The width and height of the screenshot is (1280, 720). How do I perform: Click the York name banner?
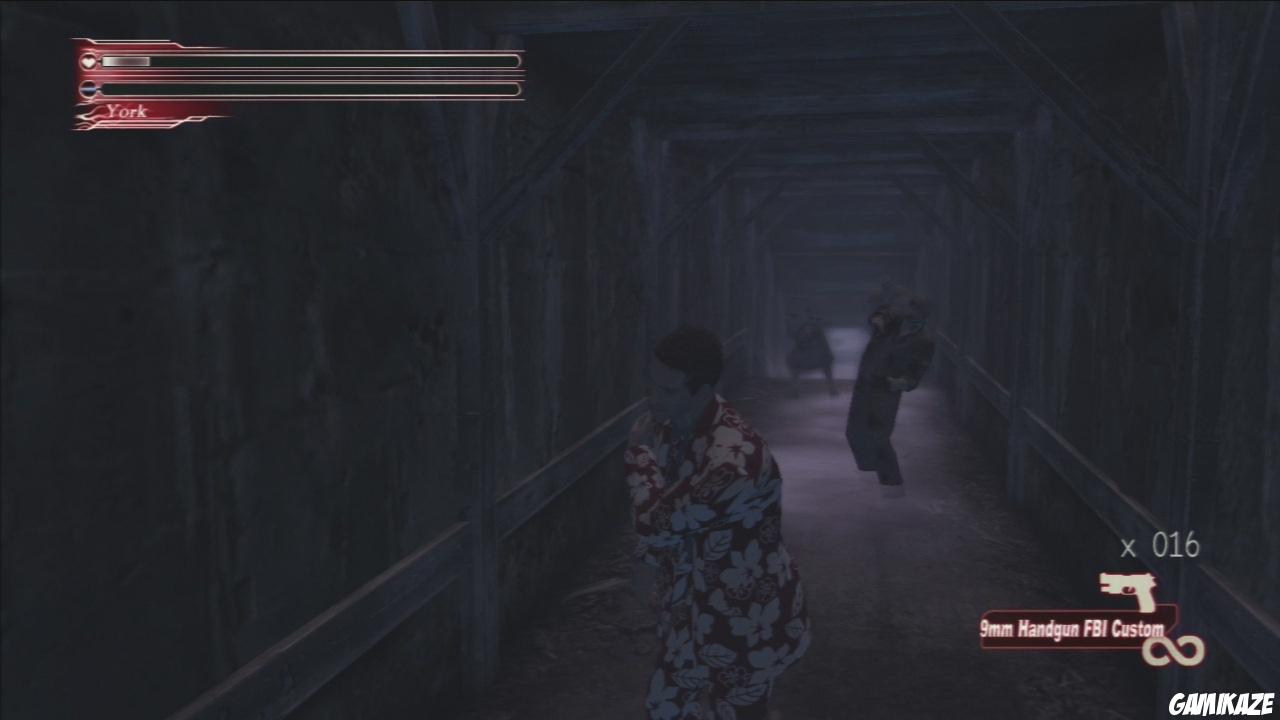(128, 110)
